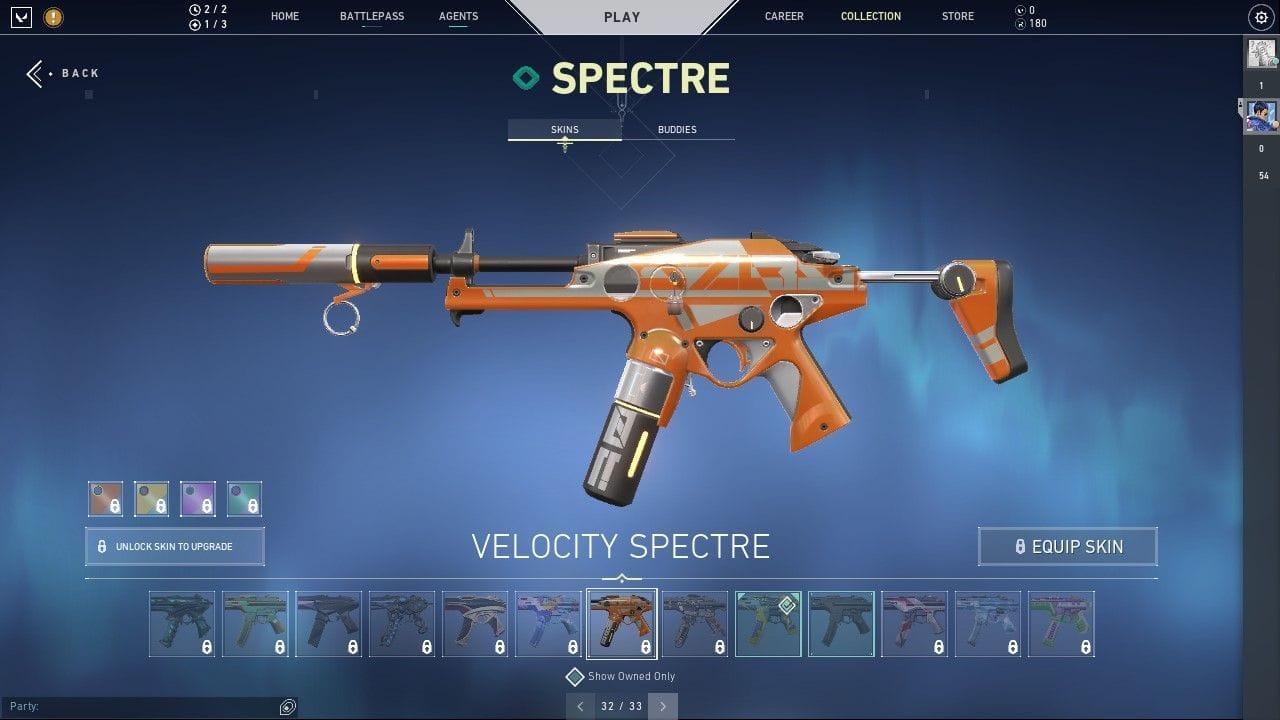Click the lock icon on the Velocity Spectre thumbnail
The image size is (1280, 720).
(646, 648)
